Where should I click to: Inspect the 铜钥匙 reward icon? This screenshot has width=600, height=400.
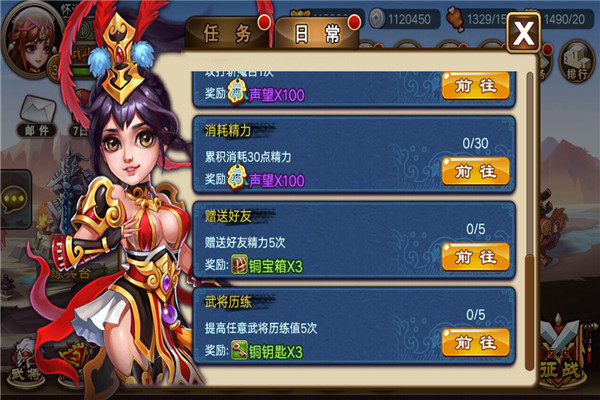click(240, 351)
